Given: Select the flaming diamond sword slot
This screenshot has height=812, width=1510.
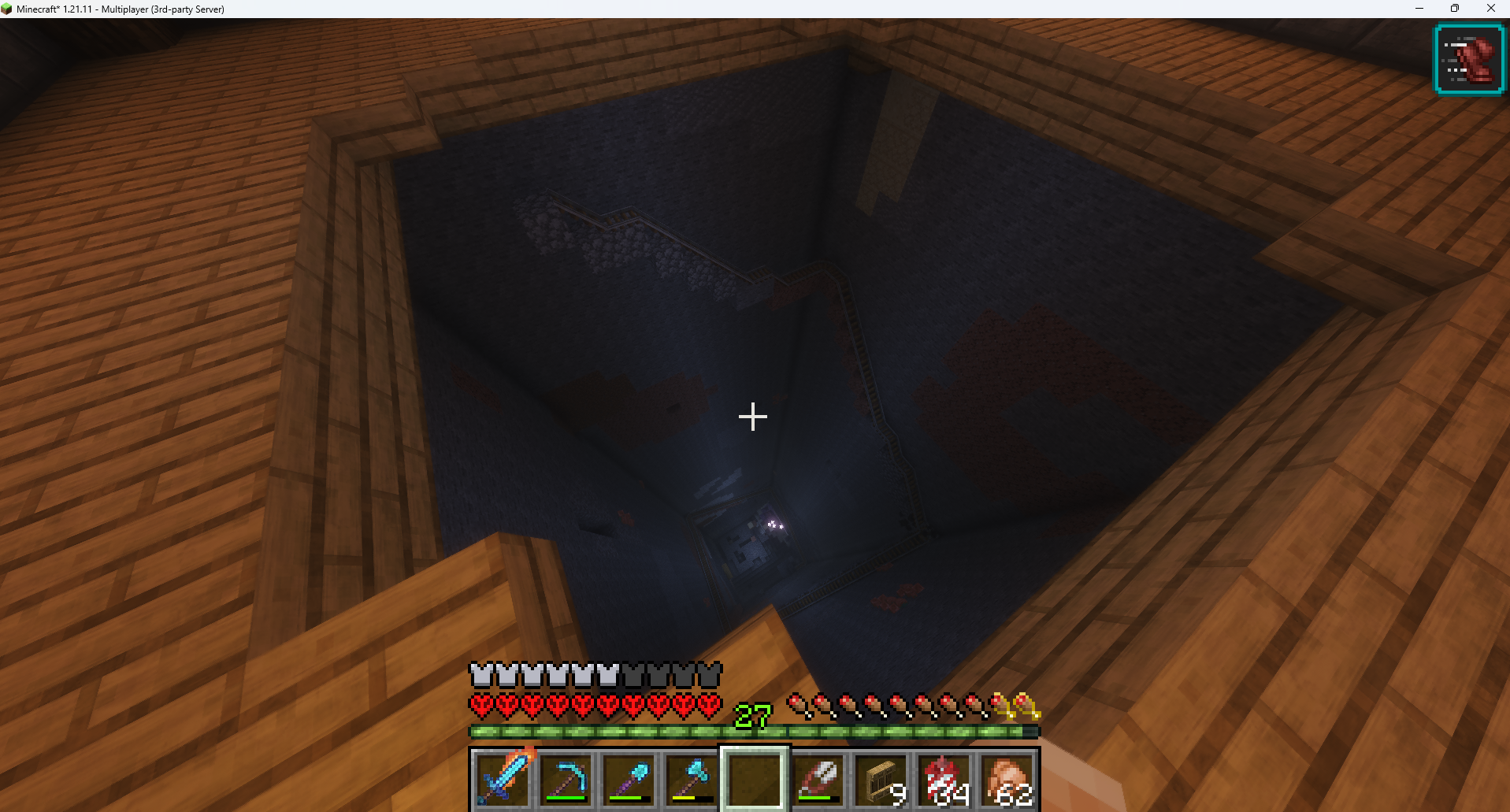Looking at the screenshot, I should click(502, 778).
